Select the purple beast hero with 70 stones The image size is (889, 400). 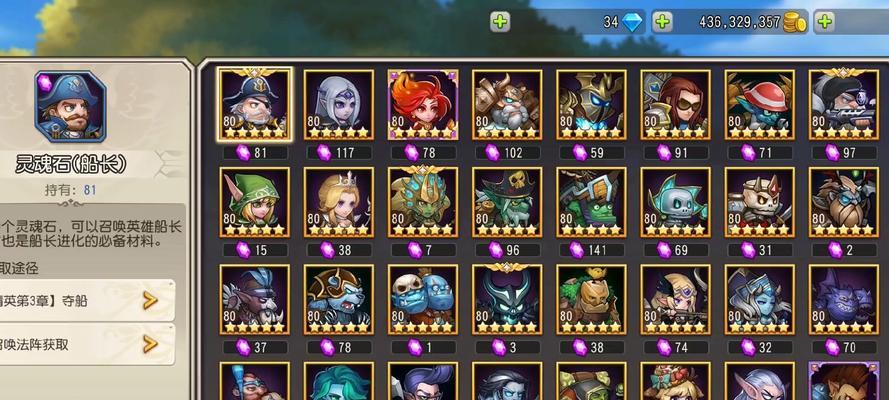843,299
